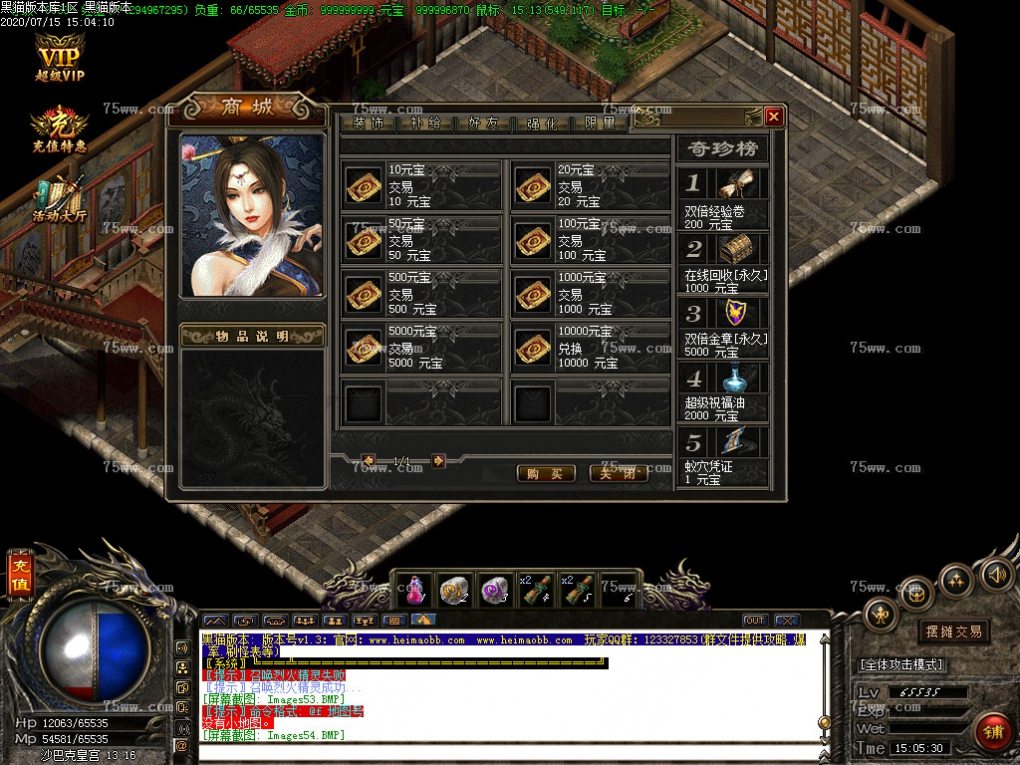Choose 超级祝福油 from the ranking list
Image resolution: width=1020 pixels, height=765 pixels.
pyautogui.click(x=723, y=393)
